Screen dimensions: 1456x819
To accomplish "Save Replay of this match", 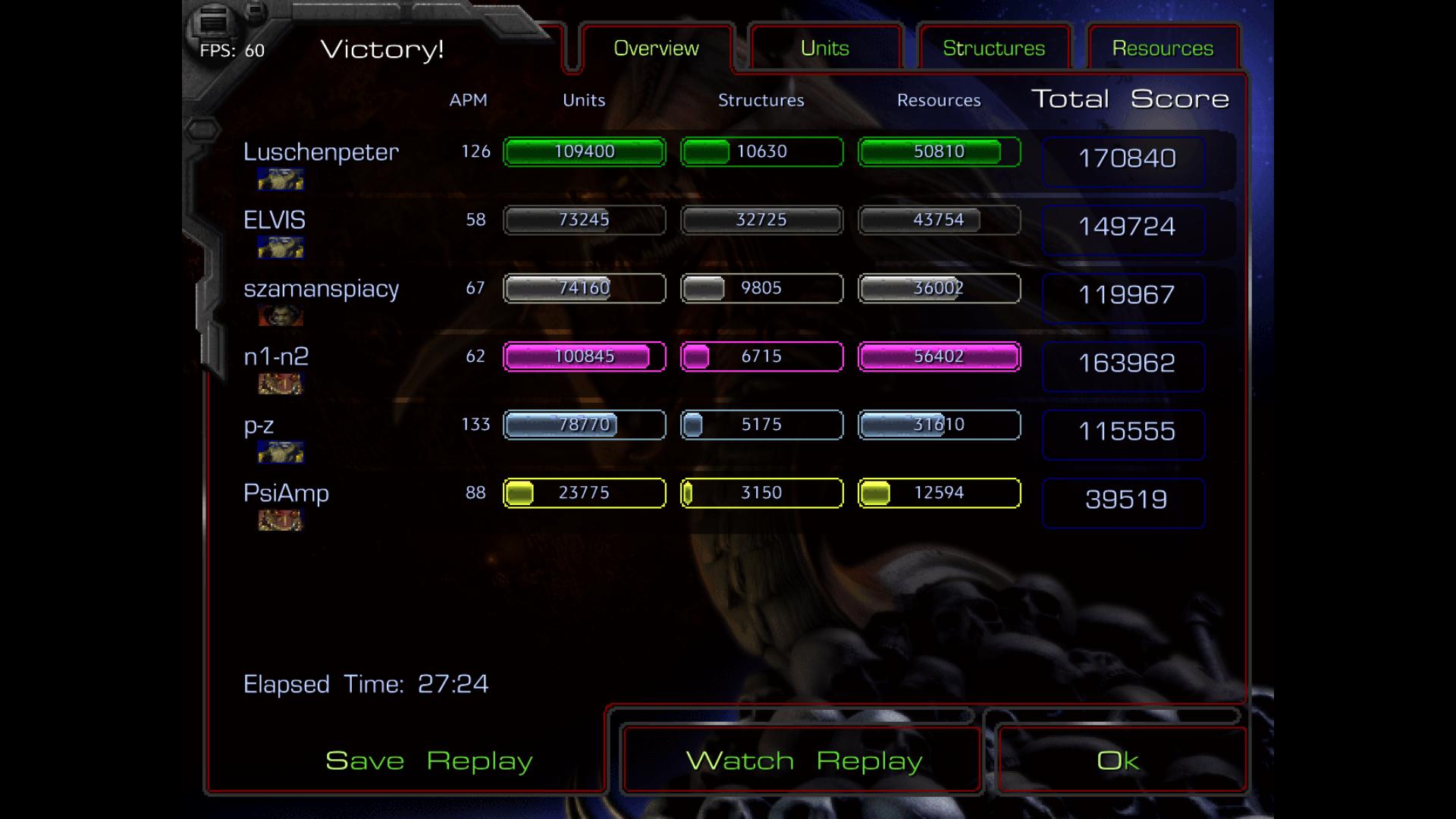I will point(428,761).
